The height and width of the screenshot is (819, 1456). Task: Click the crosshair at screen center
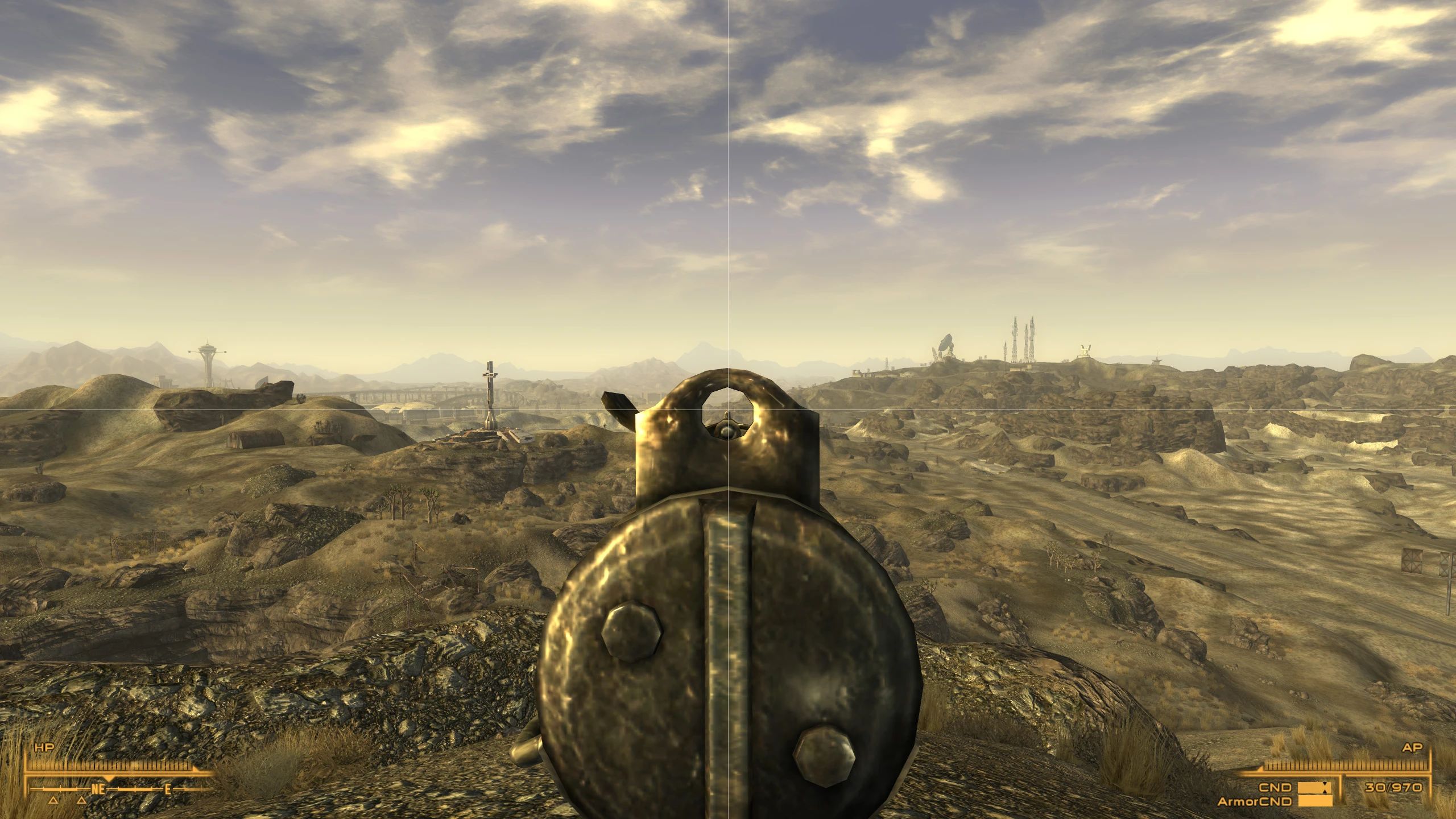[728, 409]
